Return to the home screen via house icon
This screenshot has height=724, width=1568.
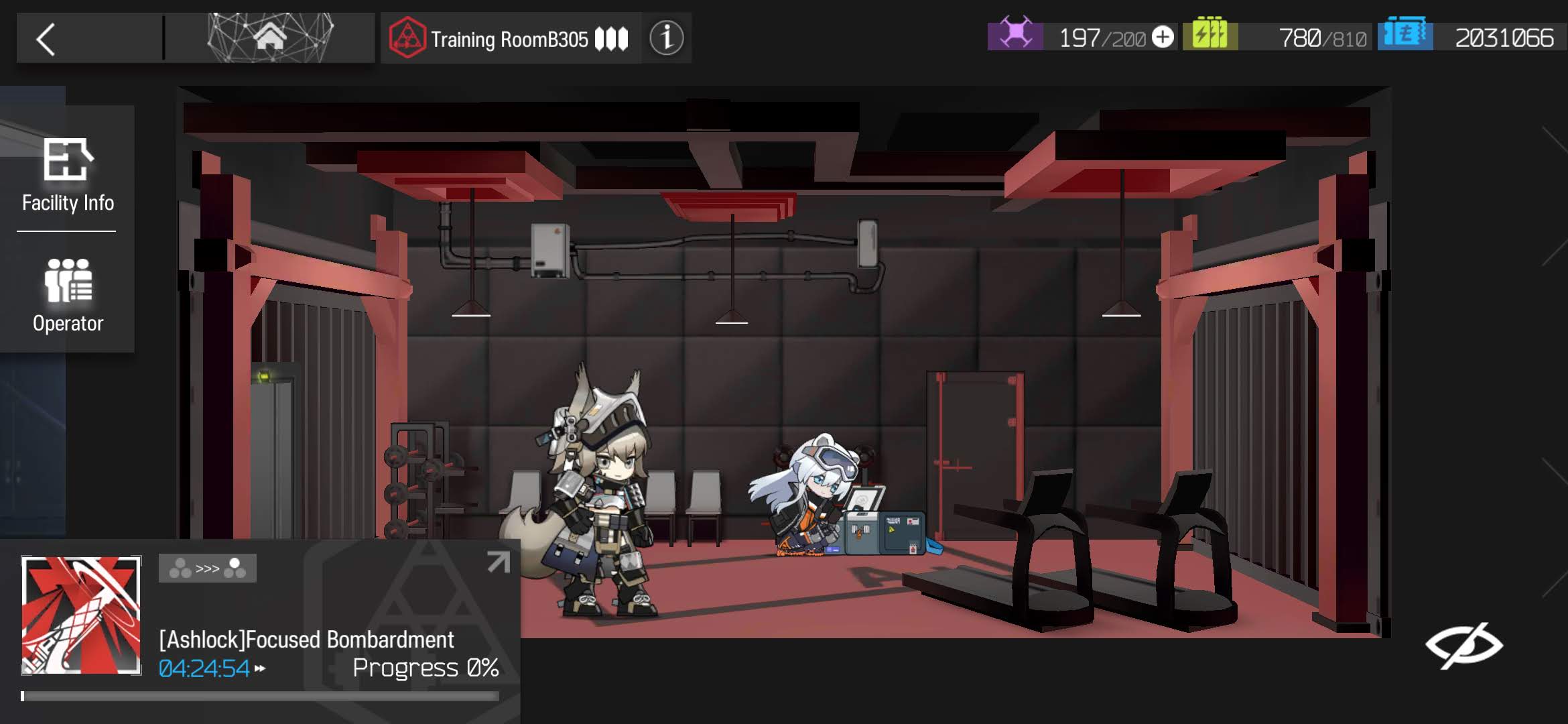pos(269,38)
